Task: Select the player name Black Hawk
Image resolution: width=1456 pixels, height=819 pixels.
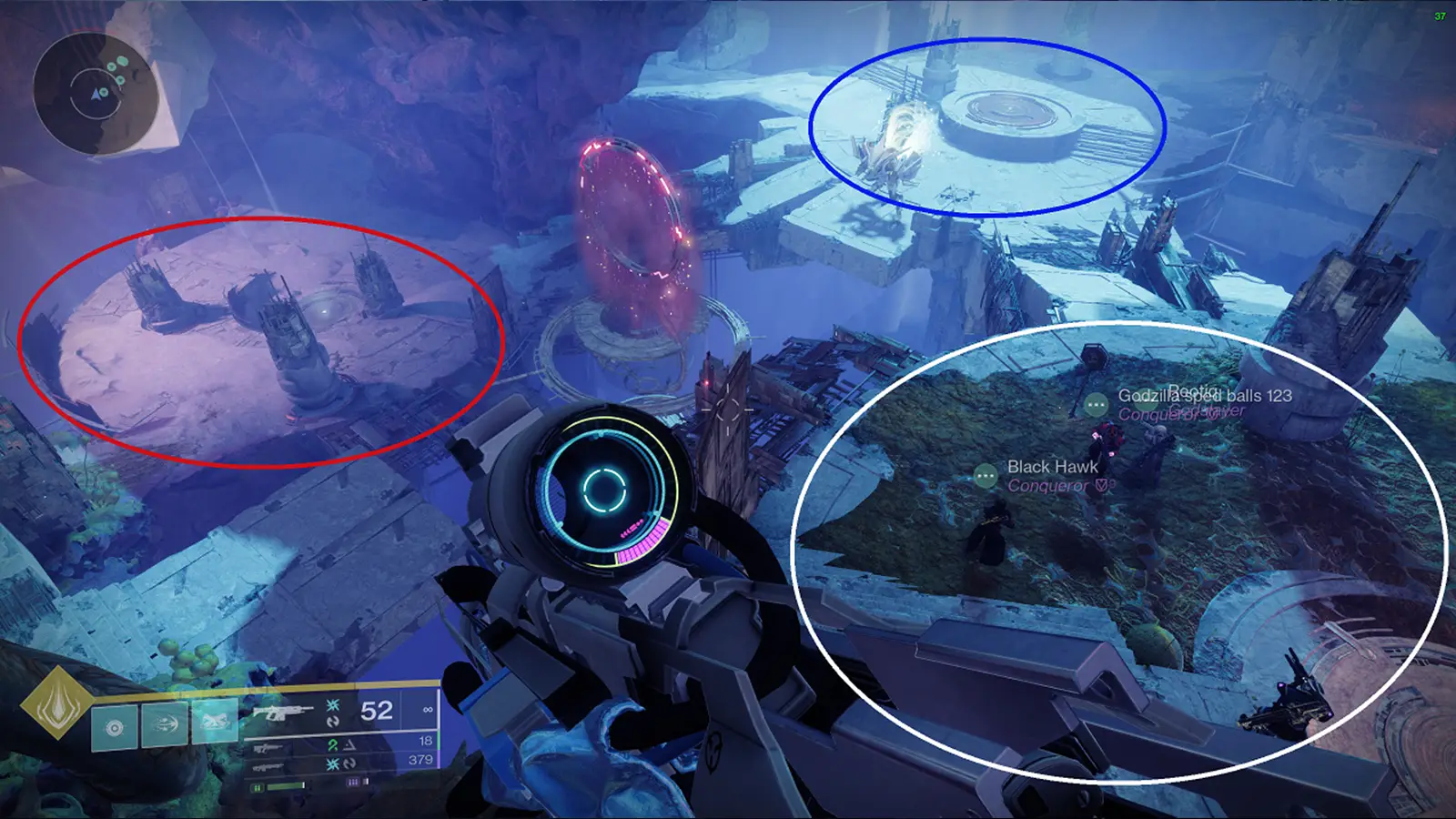Action: point(1053,467)
